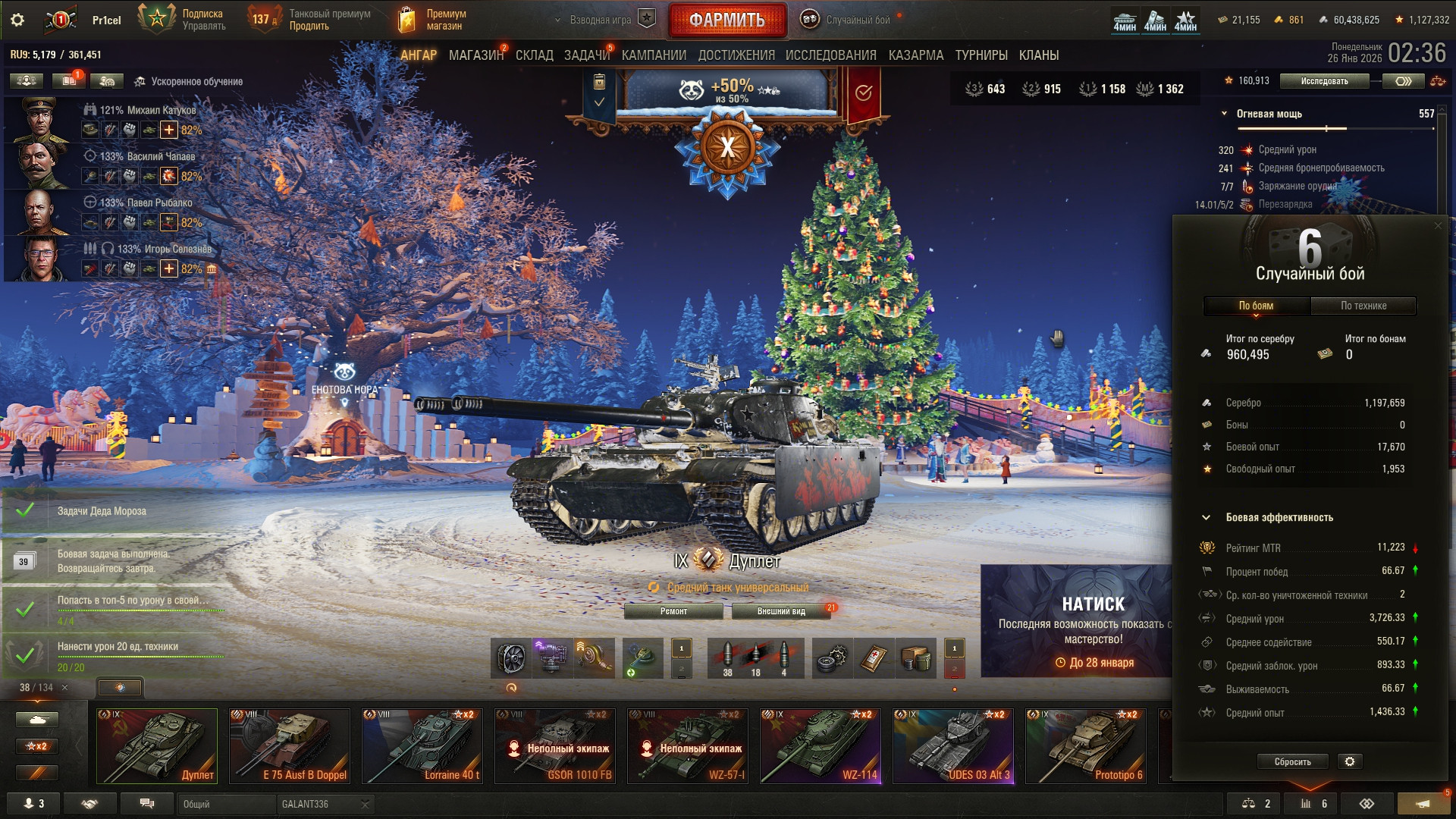
Task: Open the Общий chat channel
Action: click(225, 804)
